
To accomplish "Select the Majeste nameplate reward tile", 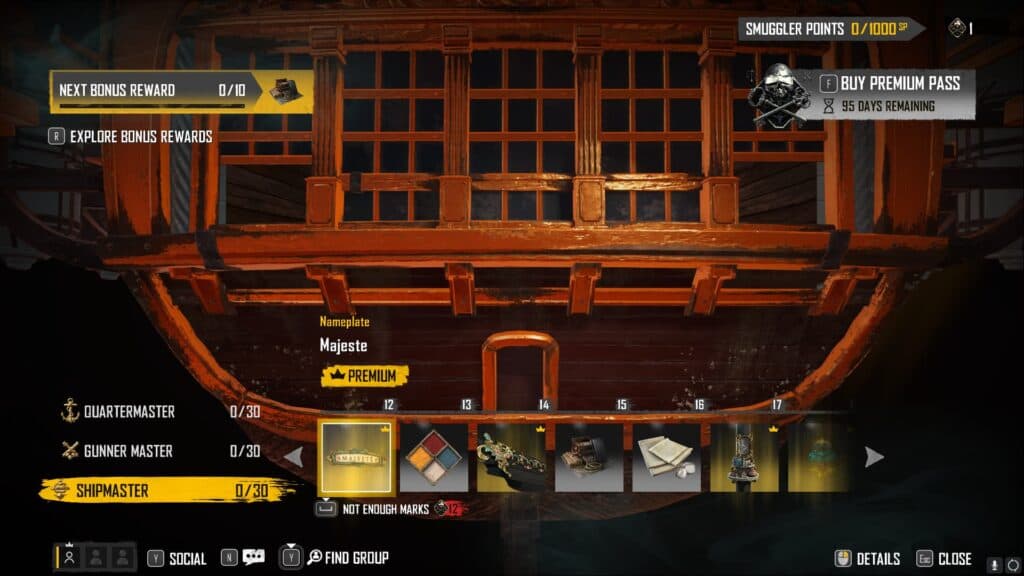I will click(x=356, y=457).
